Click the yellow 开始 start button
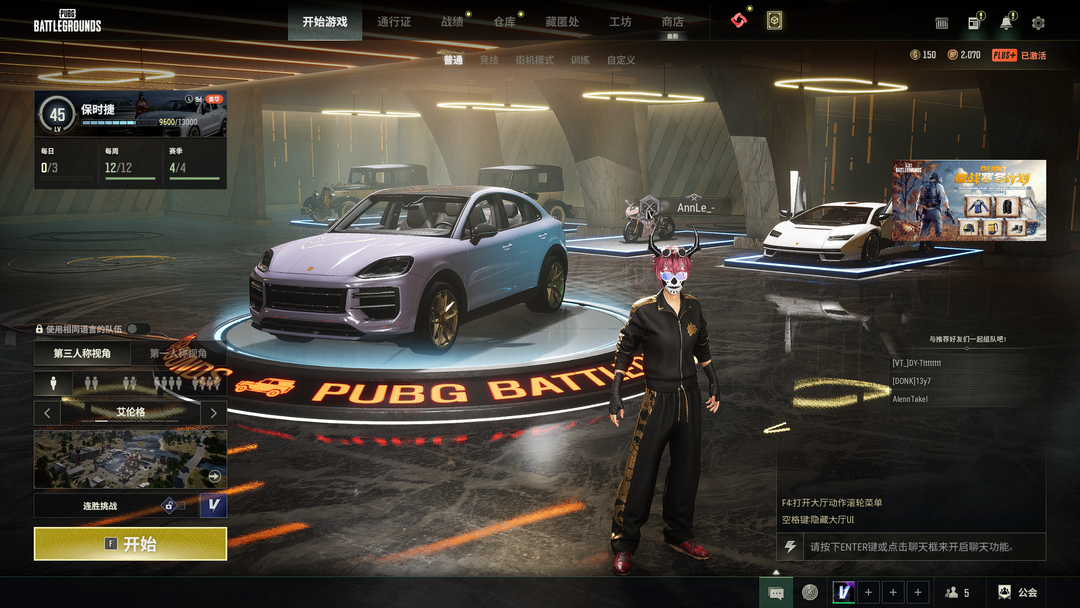1080x608 pixels. point(130,544)
